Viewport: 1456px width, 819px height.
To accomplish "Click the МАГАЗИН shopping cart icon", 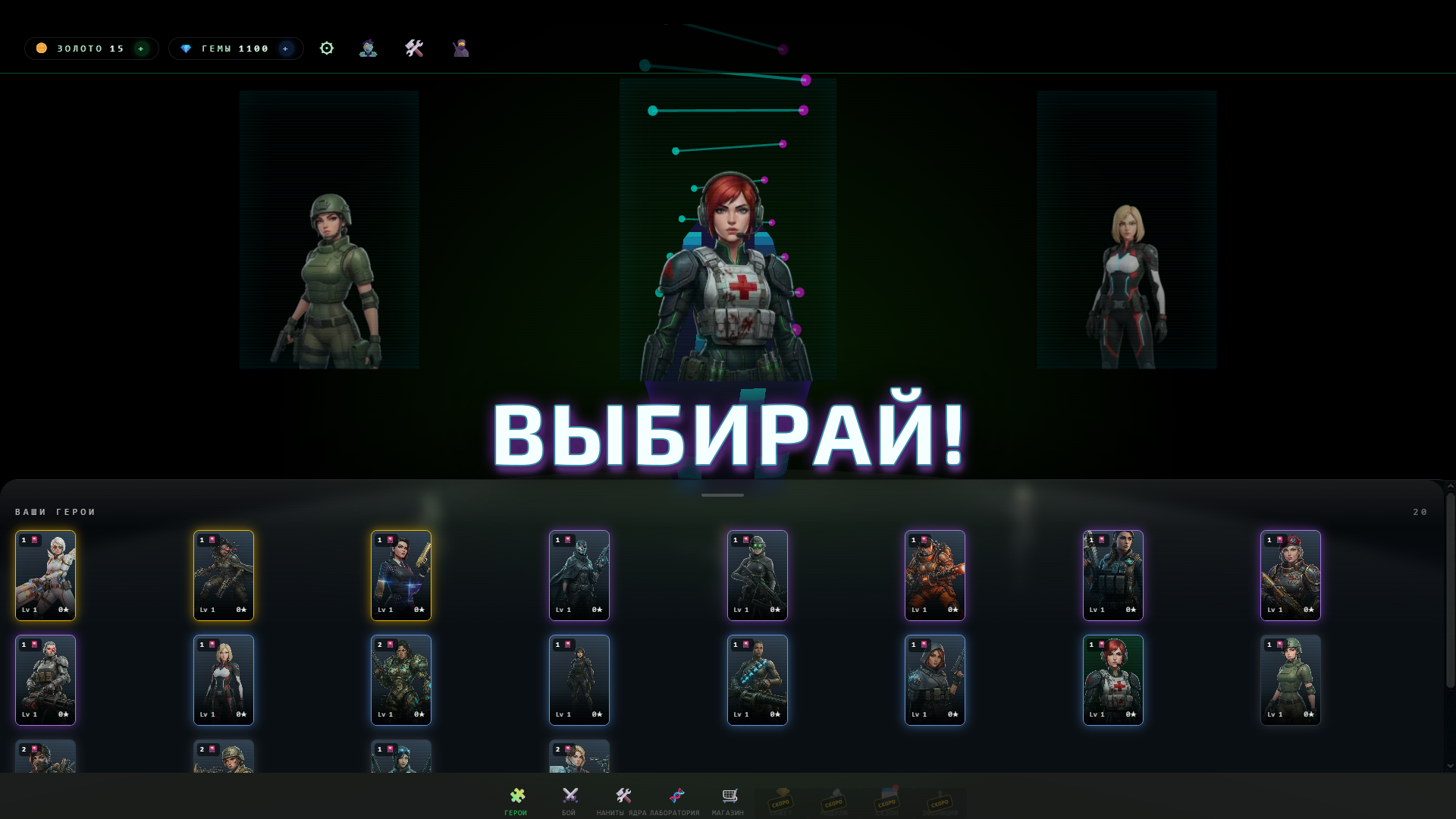I will tap(730, 795).
